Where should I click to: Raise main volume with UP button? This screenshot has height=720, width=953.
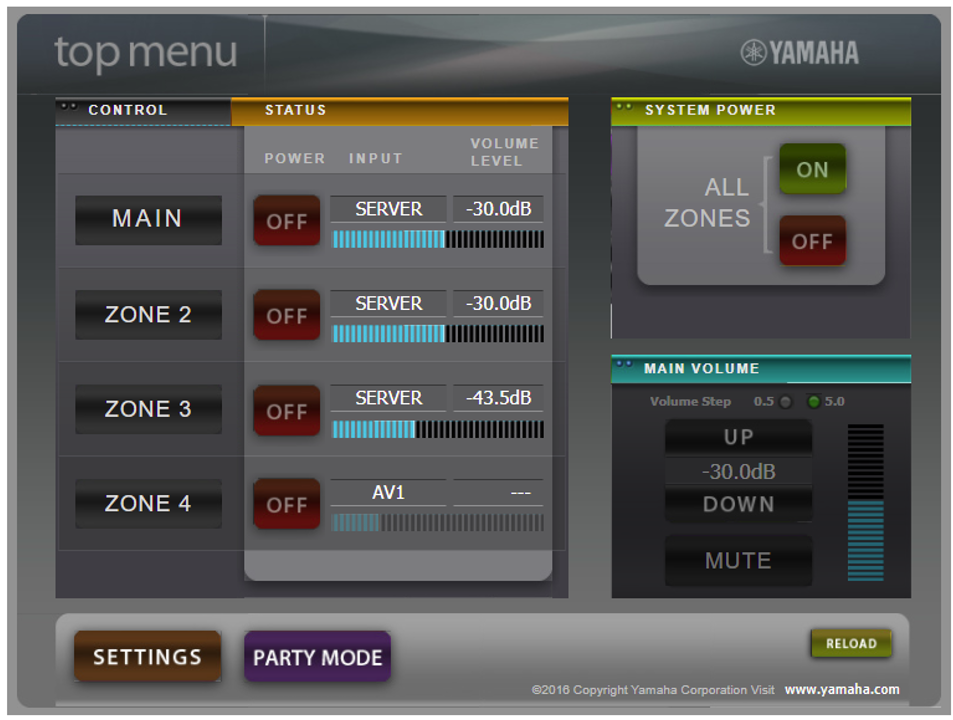[738, 437]
